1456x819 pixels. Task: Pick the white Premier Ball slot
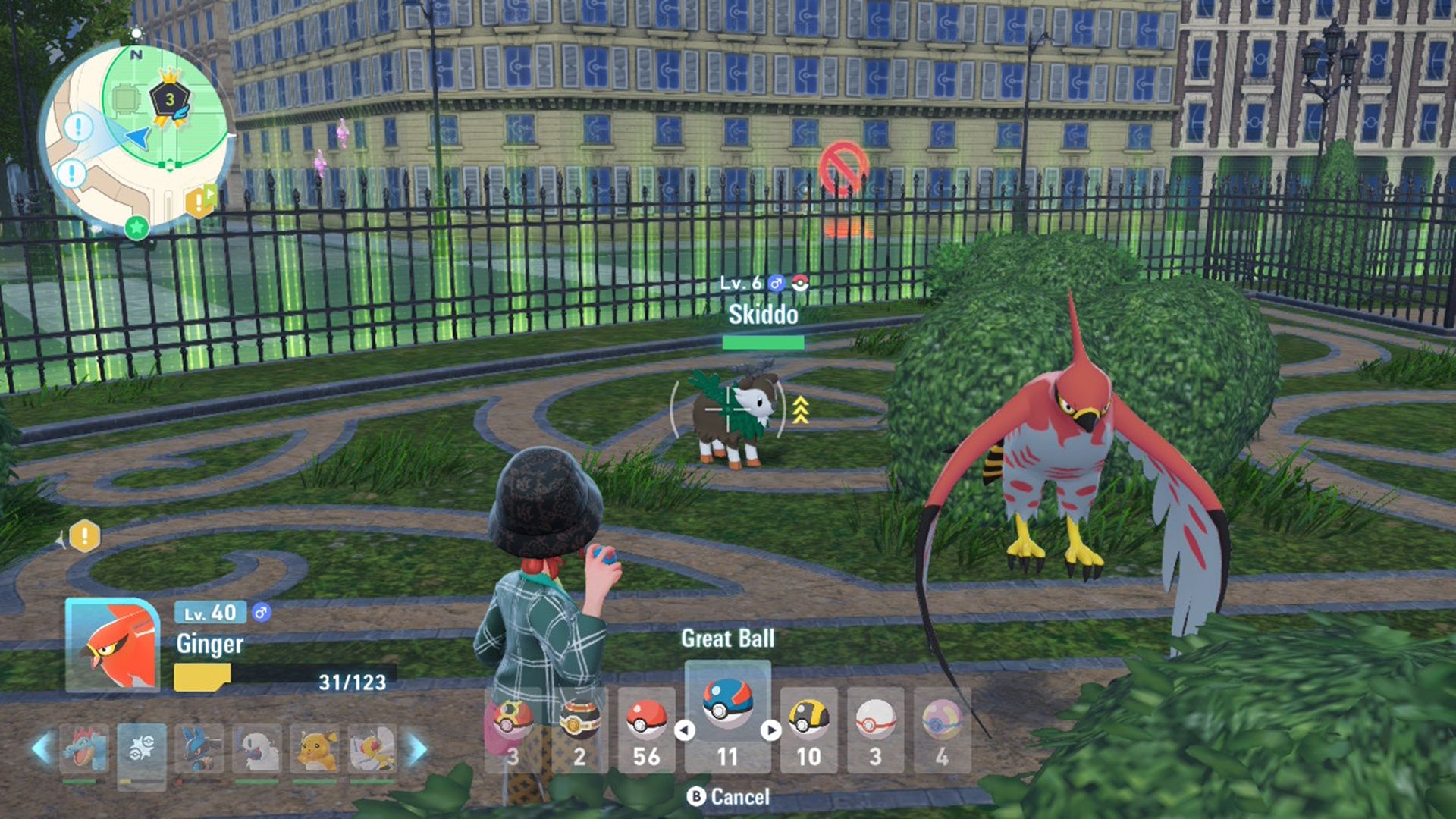[875, 729]
